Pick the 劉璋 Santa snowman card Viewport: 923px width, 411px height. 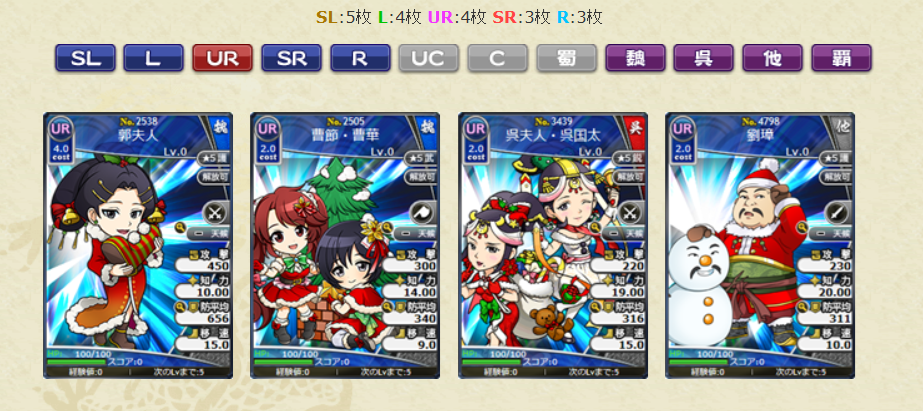(760, 246)
